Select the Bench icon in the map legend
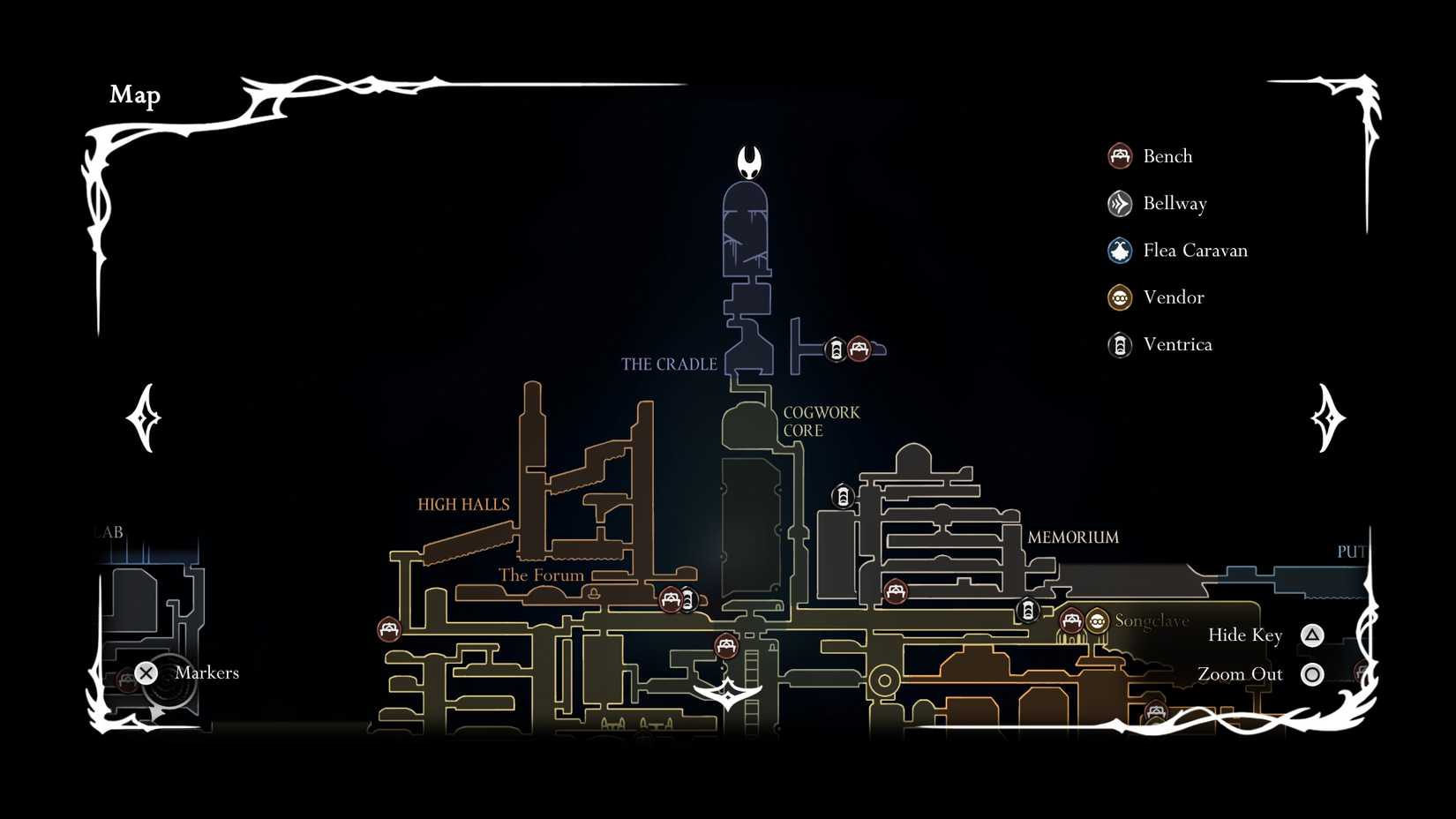The image size is (1456, 819). point(1119,155)
